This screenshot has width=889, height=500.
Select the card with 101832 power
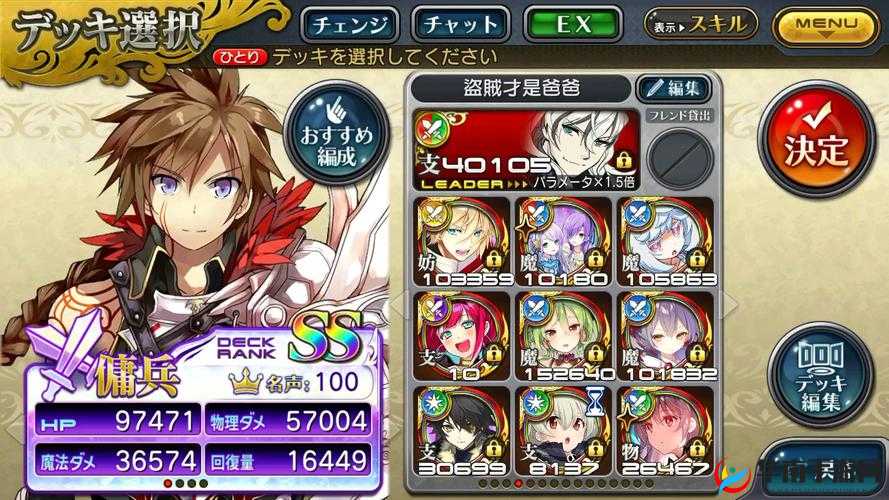665,337
